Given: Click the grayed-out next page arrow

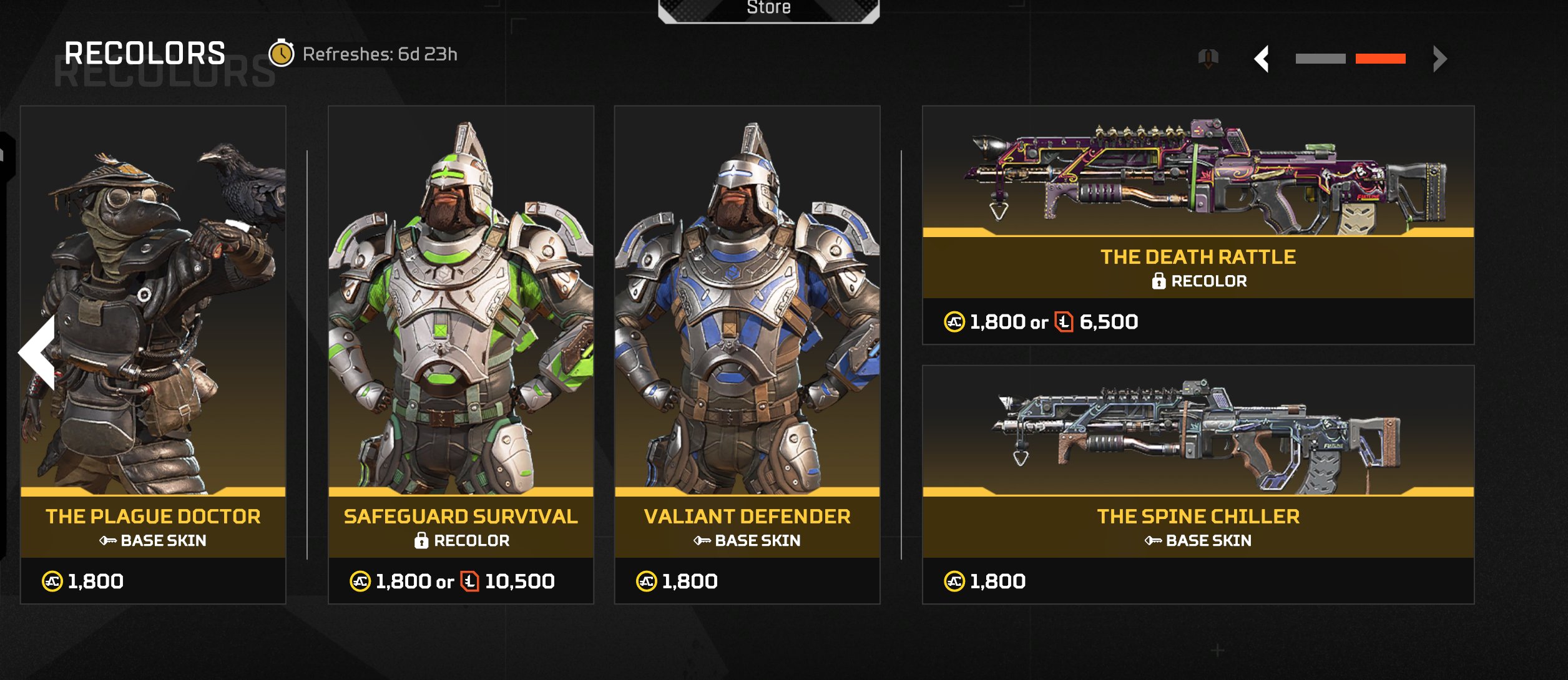Looking at the screenshot, I should (1439, 59).
